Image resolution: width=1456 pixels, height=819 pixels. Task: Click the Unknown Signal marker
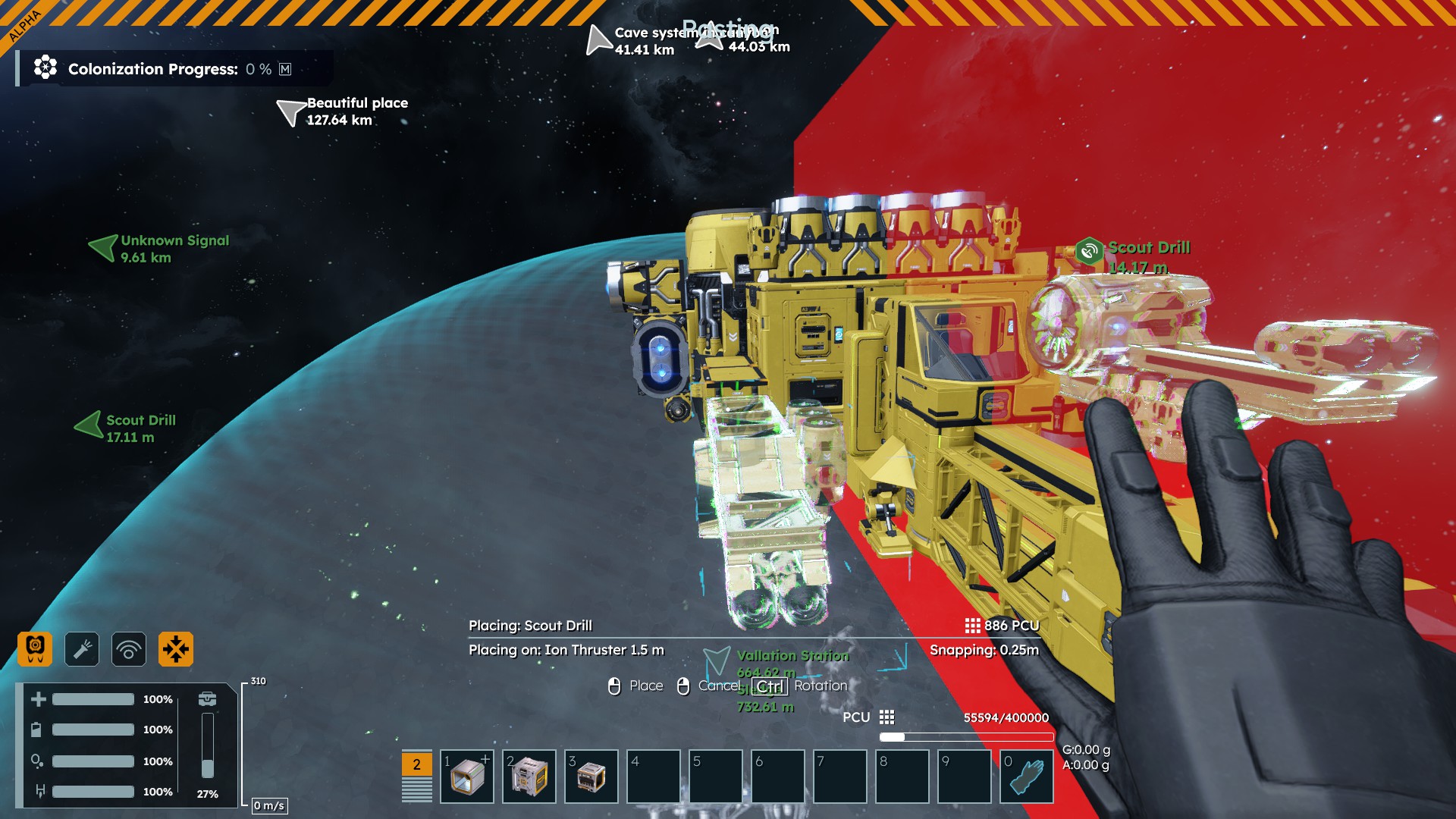[103, 247]
